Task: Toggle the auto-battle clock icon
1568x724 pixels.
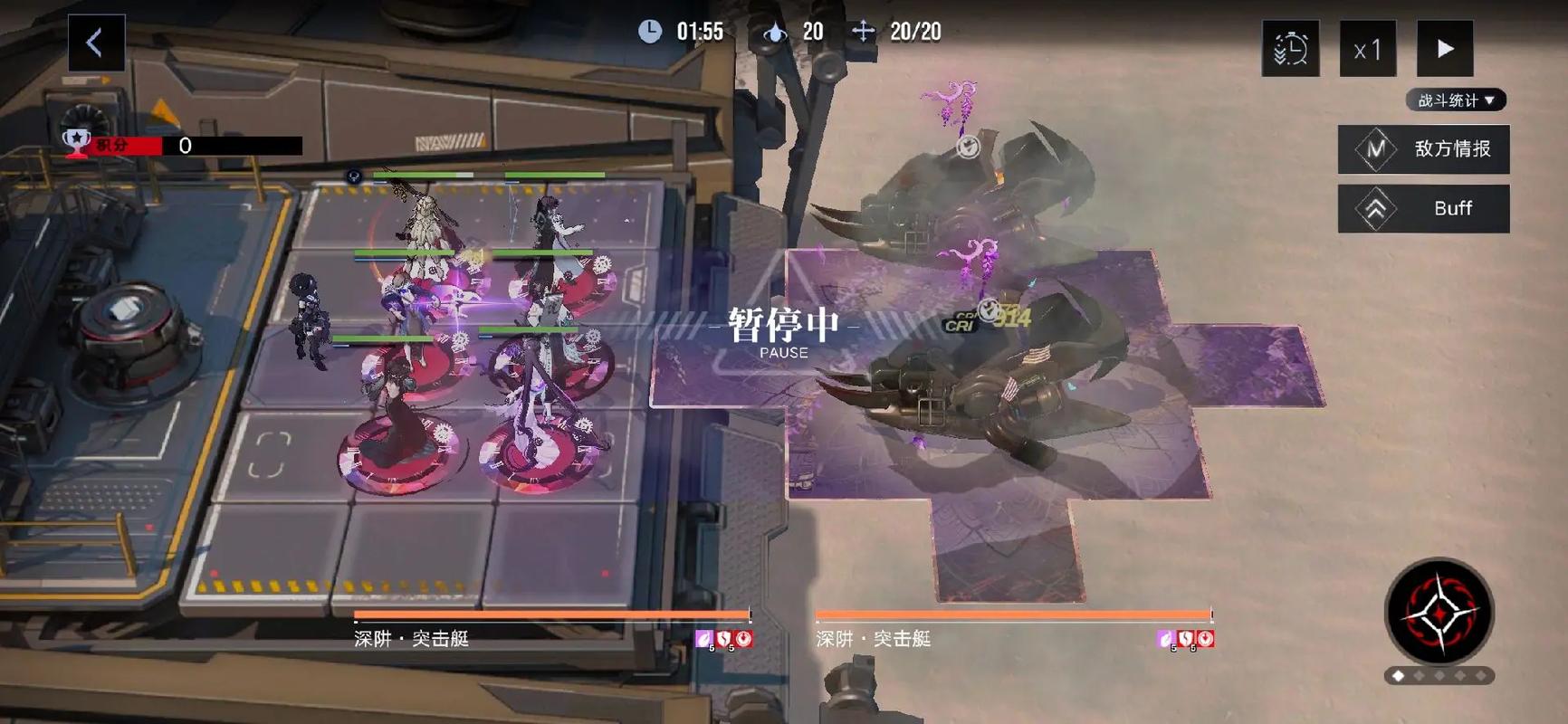Action: [1290, 49]
